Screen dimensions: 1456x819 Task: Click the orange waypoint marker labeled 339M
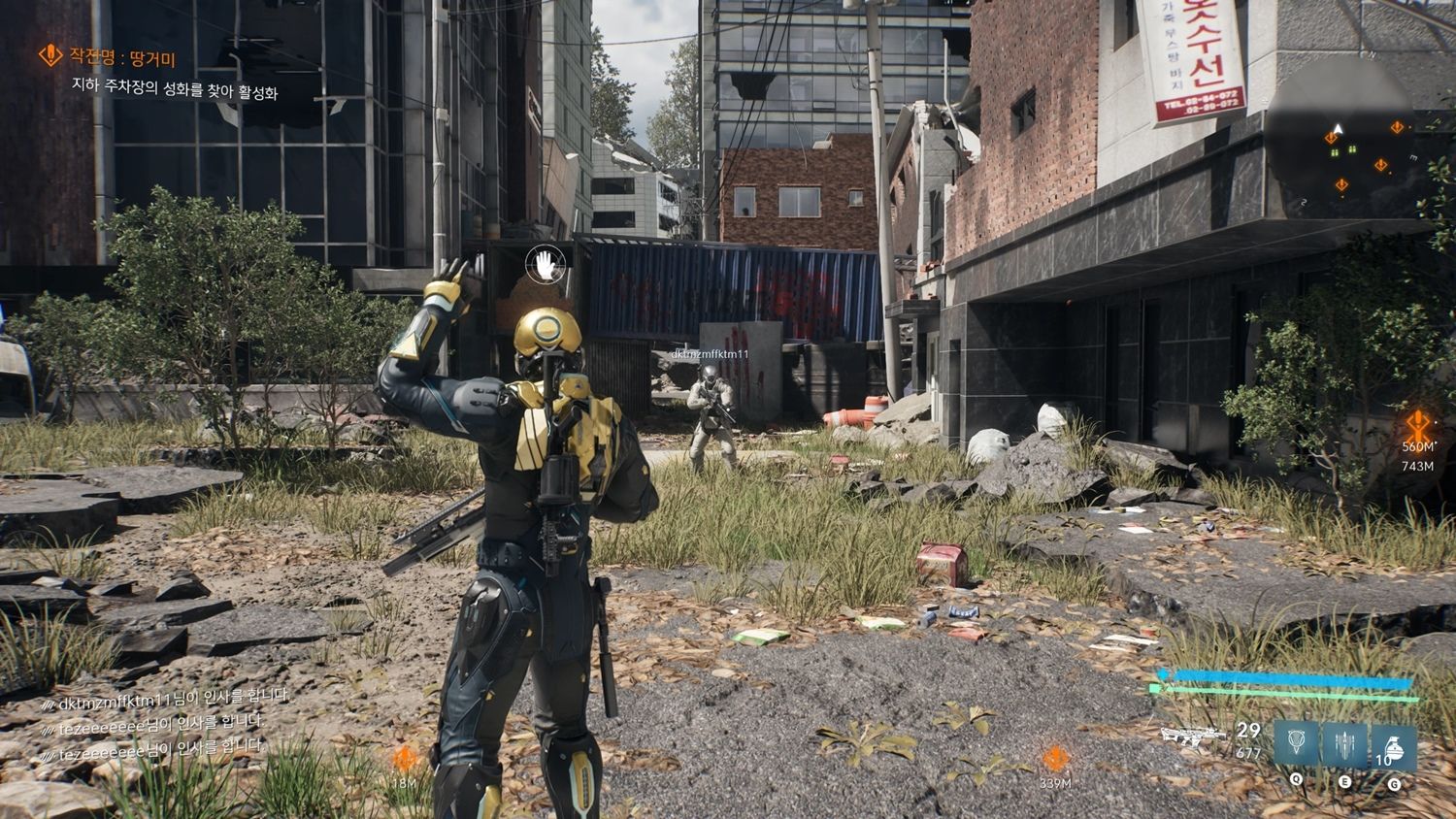[x=1056, y=759]
